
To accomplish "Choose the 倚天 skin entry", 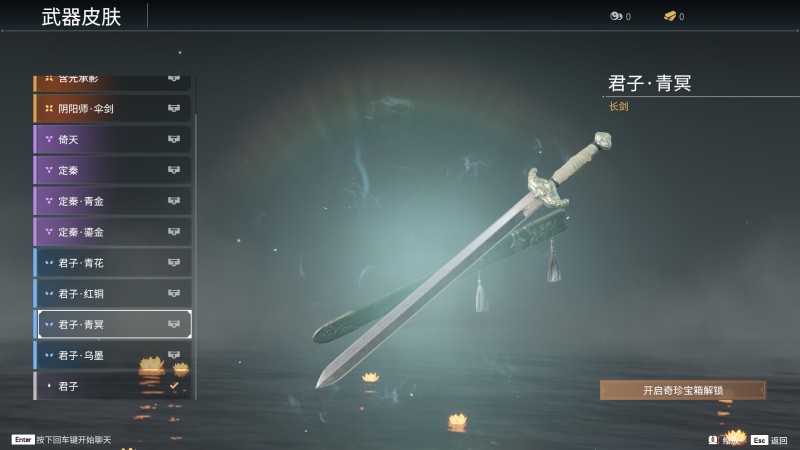I will coord(112,139).
